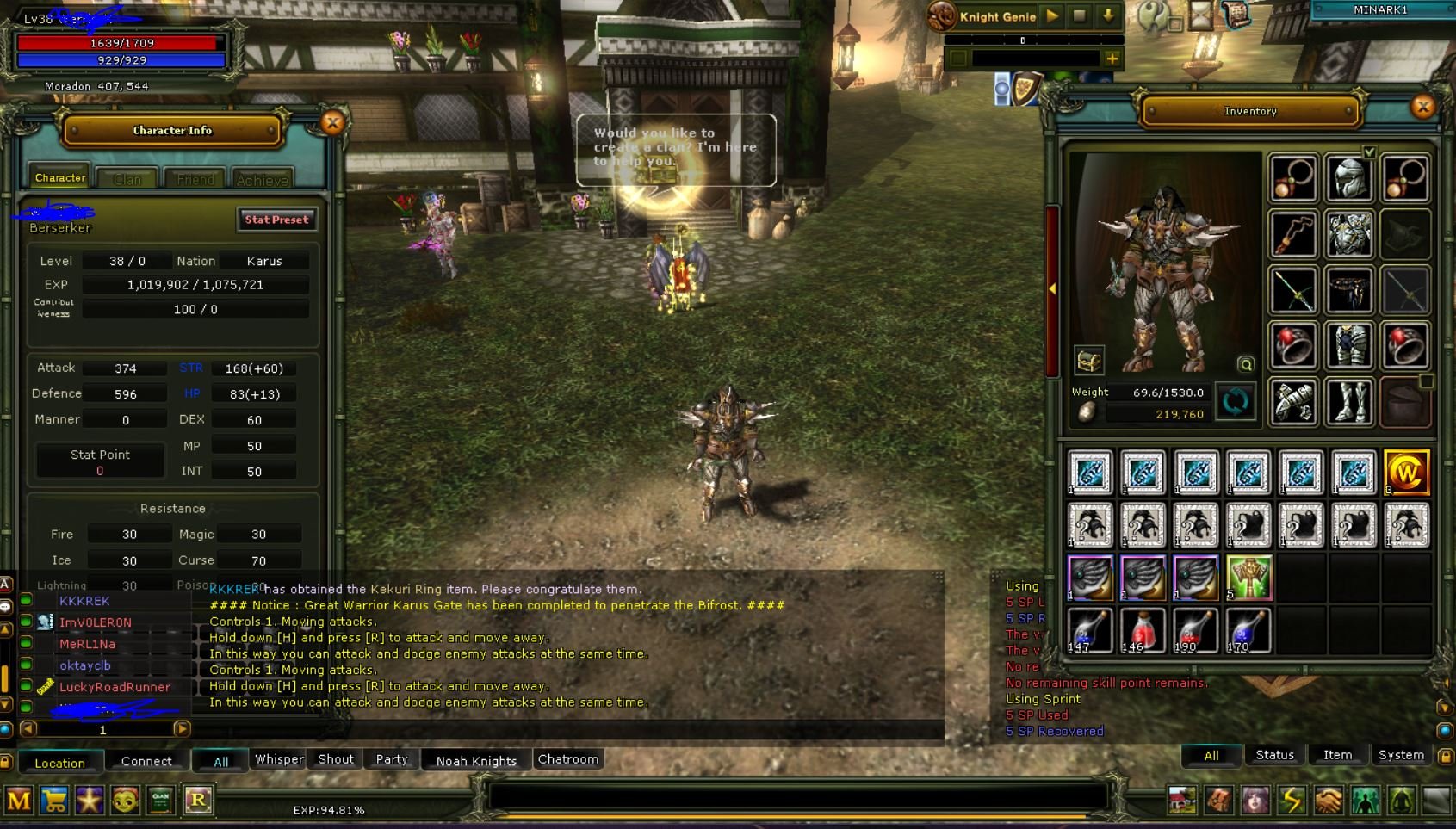Click the refresh arrows button beside weight
Image resolution: width=1456 pixels, height=829 pixels.
pyautogui.click(x=1236, y=402)
